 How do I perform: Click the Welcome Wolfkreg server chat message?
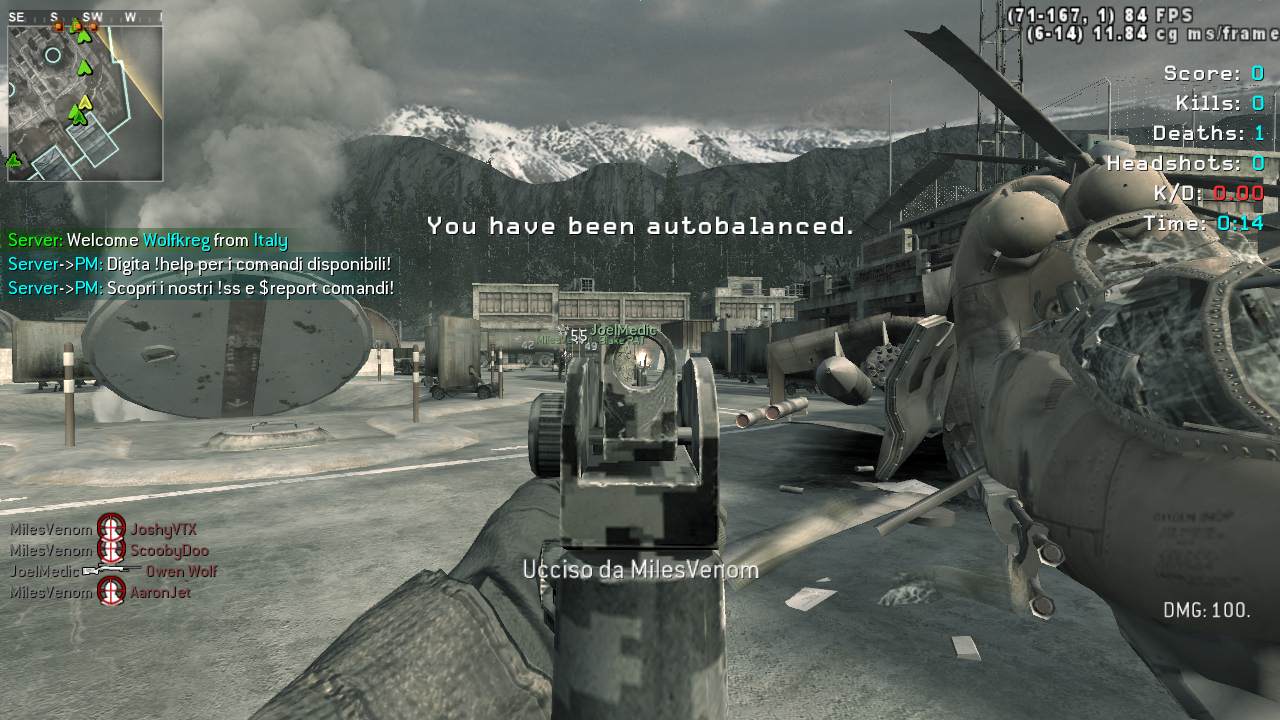[x=148, y=240]
